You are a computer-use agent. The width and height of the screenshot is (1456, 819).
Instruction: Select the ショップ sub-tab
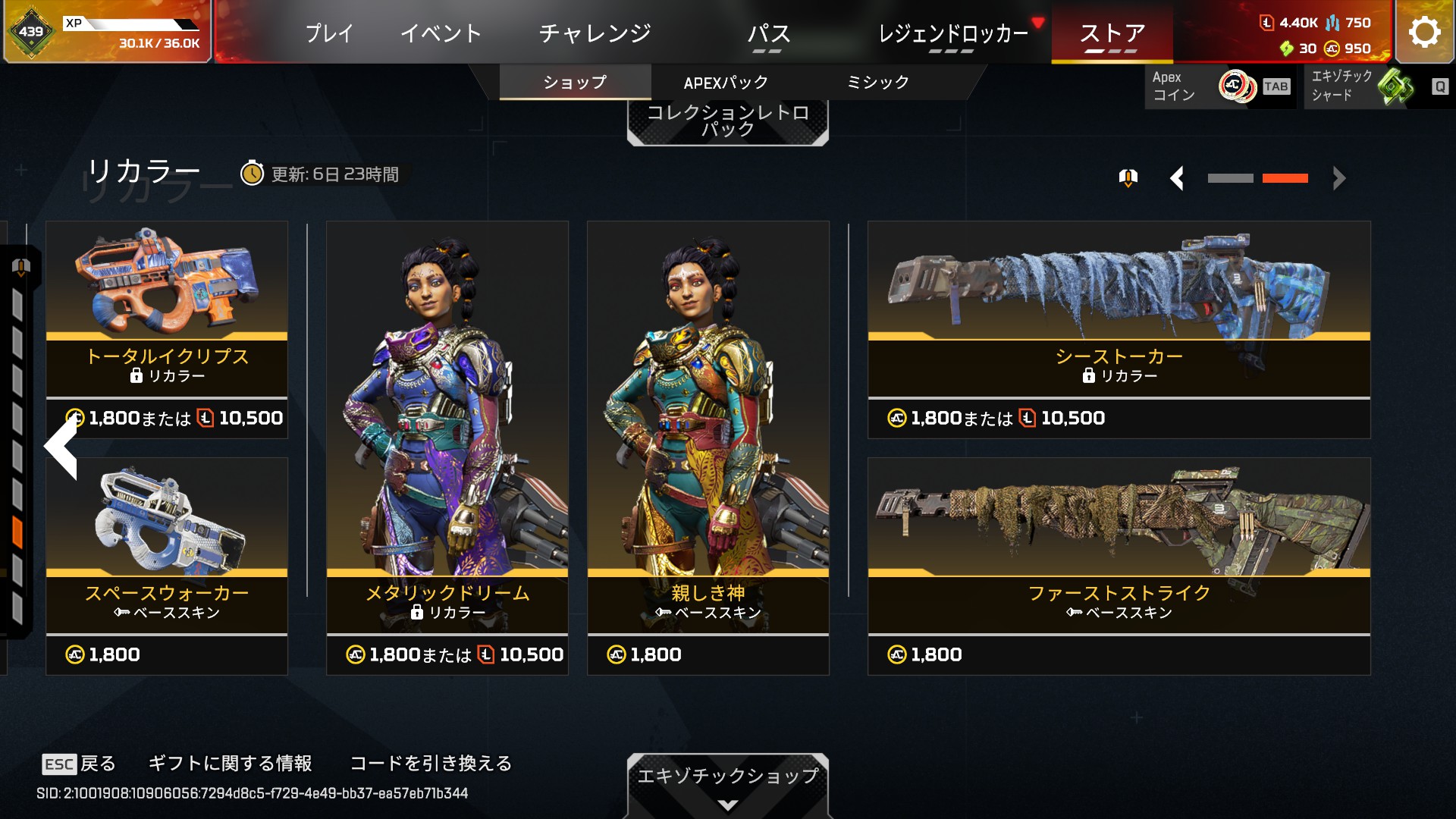point(575,82)
